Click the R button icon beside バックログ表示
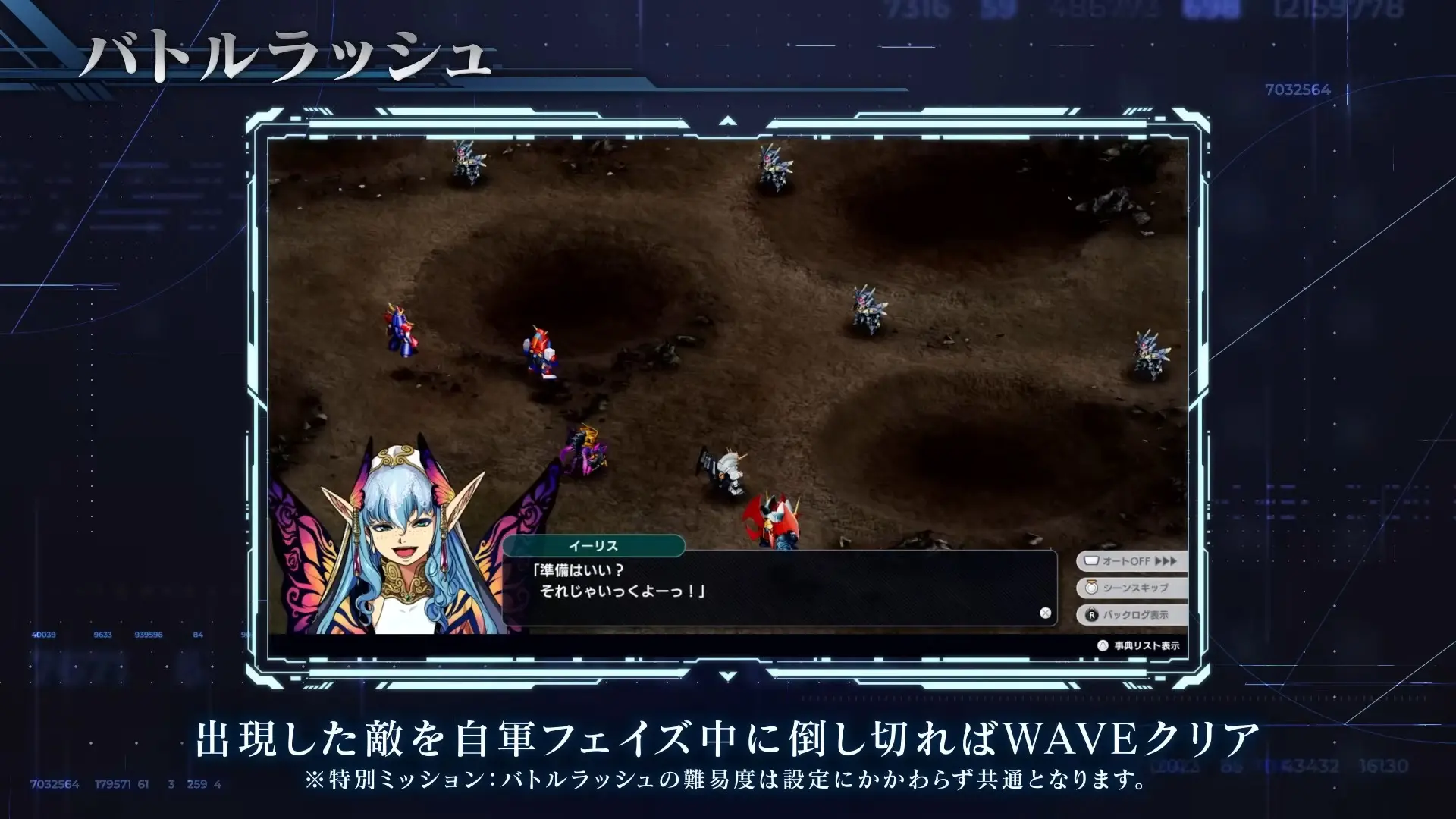 (1092, 615)
